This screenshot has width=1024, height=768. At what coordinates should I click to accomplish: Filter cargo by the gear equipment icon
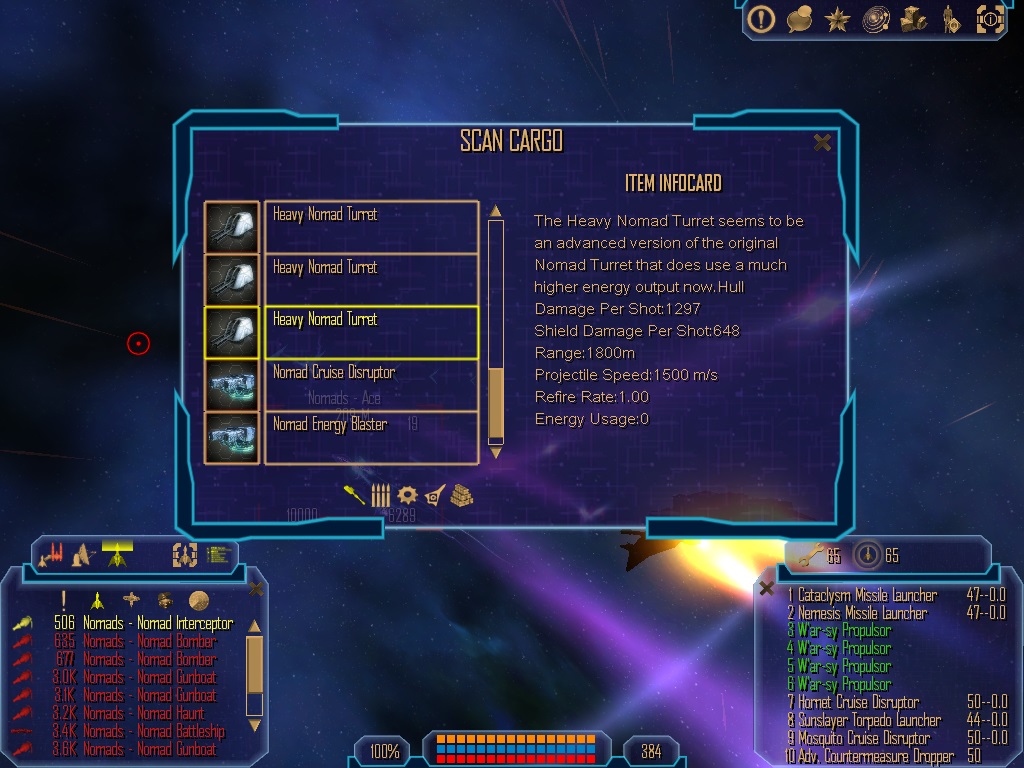tap(407, 495)
